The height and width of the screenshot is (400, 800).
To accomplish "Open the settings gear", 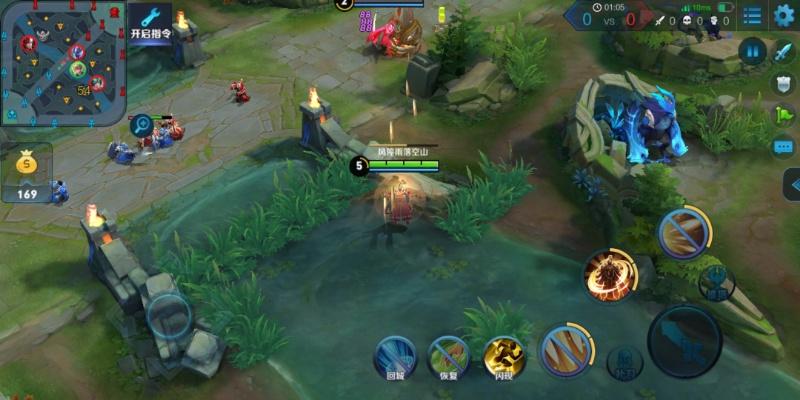I will coord(784,15).
